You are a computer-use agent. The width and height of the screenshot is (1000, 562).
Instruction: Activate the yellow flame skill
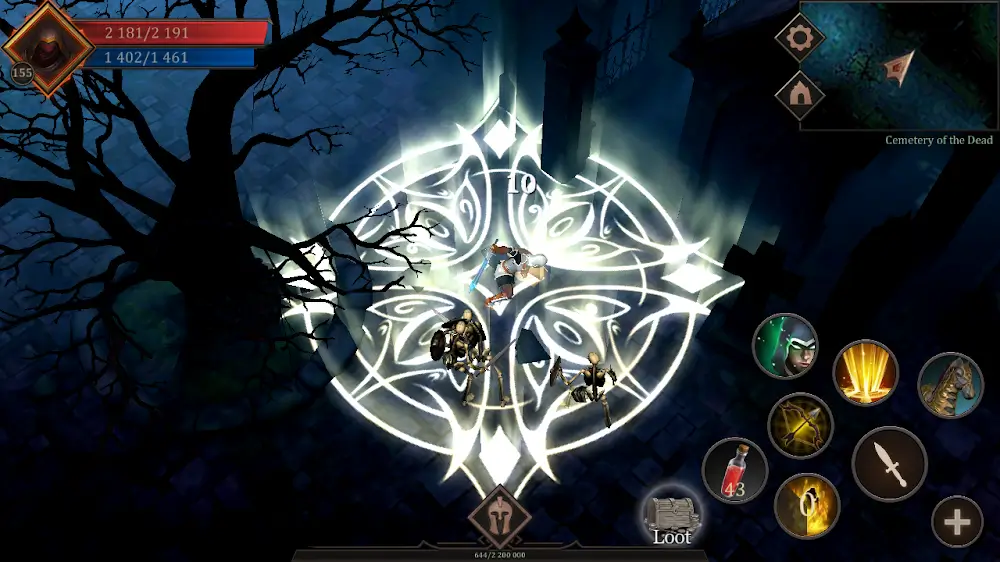[807, 505]
